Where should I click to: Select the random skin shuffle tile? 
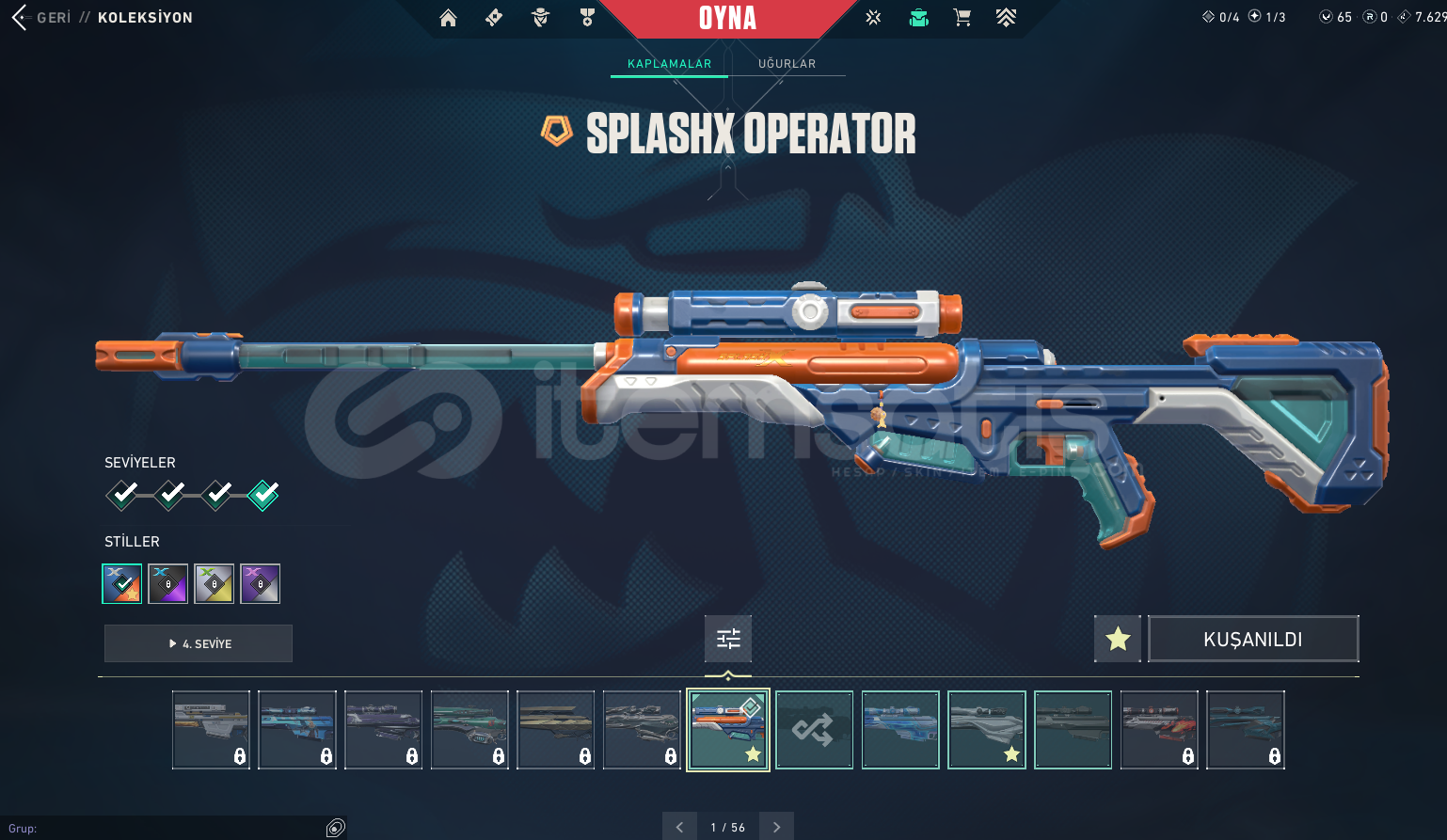814,730
